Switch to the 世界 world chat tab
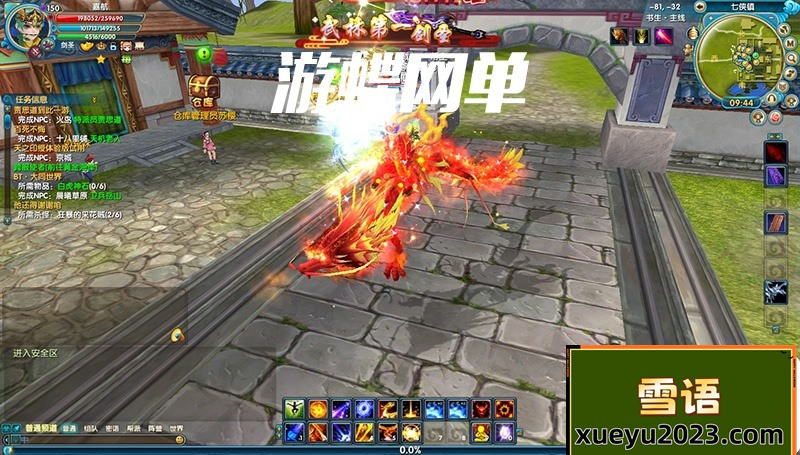This screenshot has height=455, width=800. (176, 428)
